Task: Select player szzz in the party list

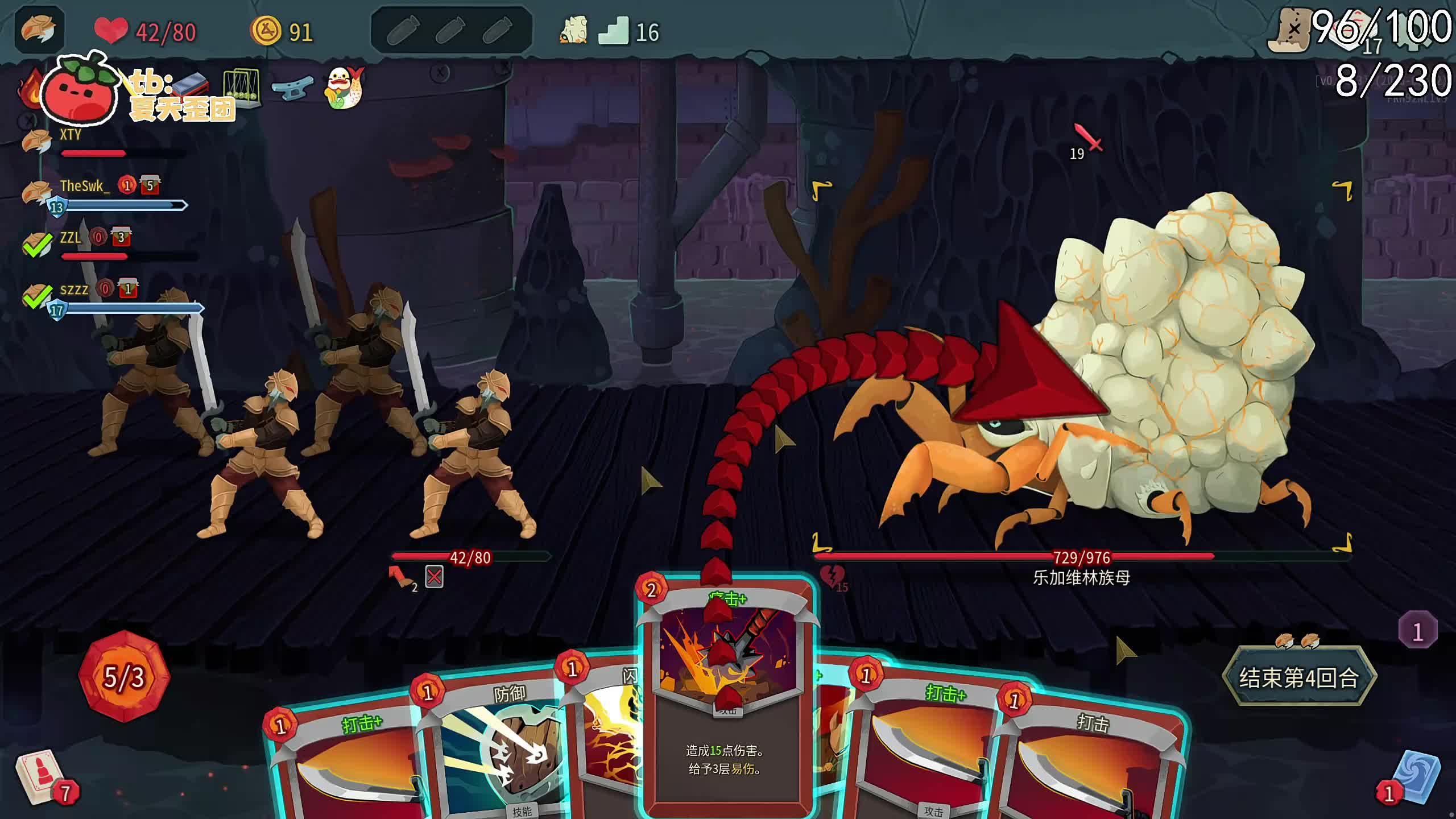Action: (74, 290)
